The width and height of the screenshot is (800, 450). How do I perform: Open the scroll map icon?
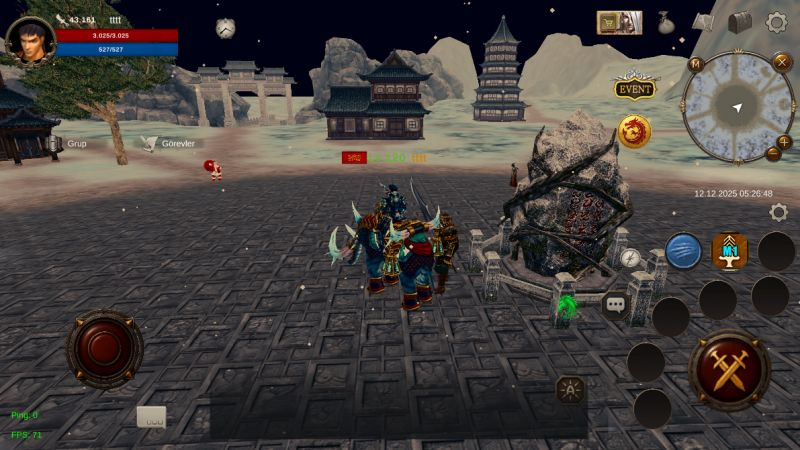[704, 22]
